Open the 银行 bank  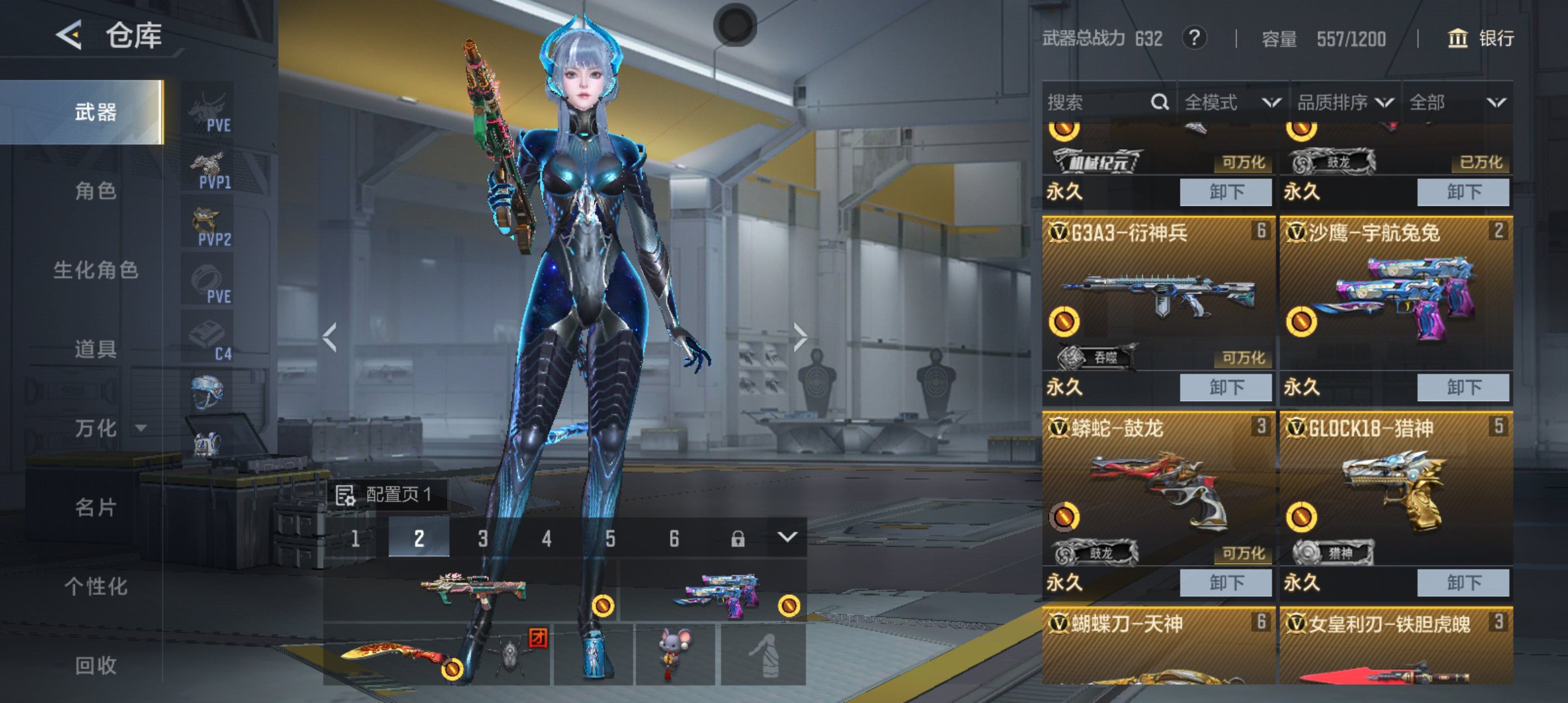point(1481,38)
